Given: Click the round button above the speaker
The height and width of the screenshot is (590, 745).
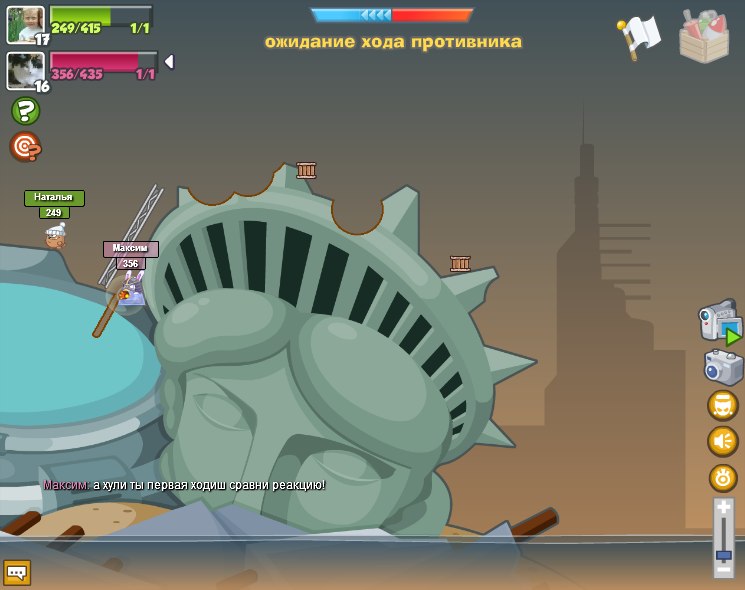Looking at the screenshot, I should [722, 405].
